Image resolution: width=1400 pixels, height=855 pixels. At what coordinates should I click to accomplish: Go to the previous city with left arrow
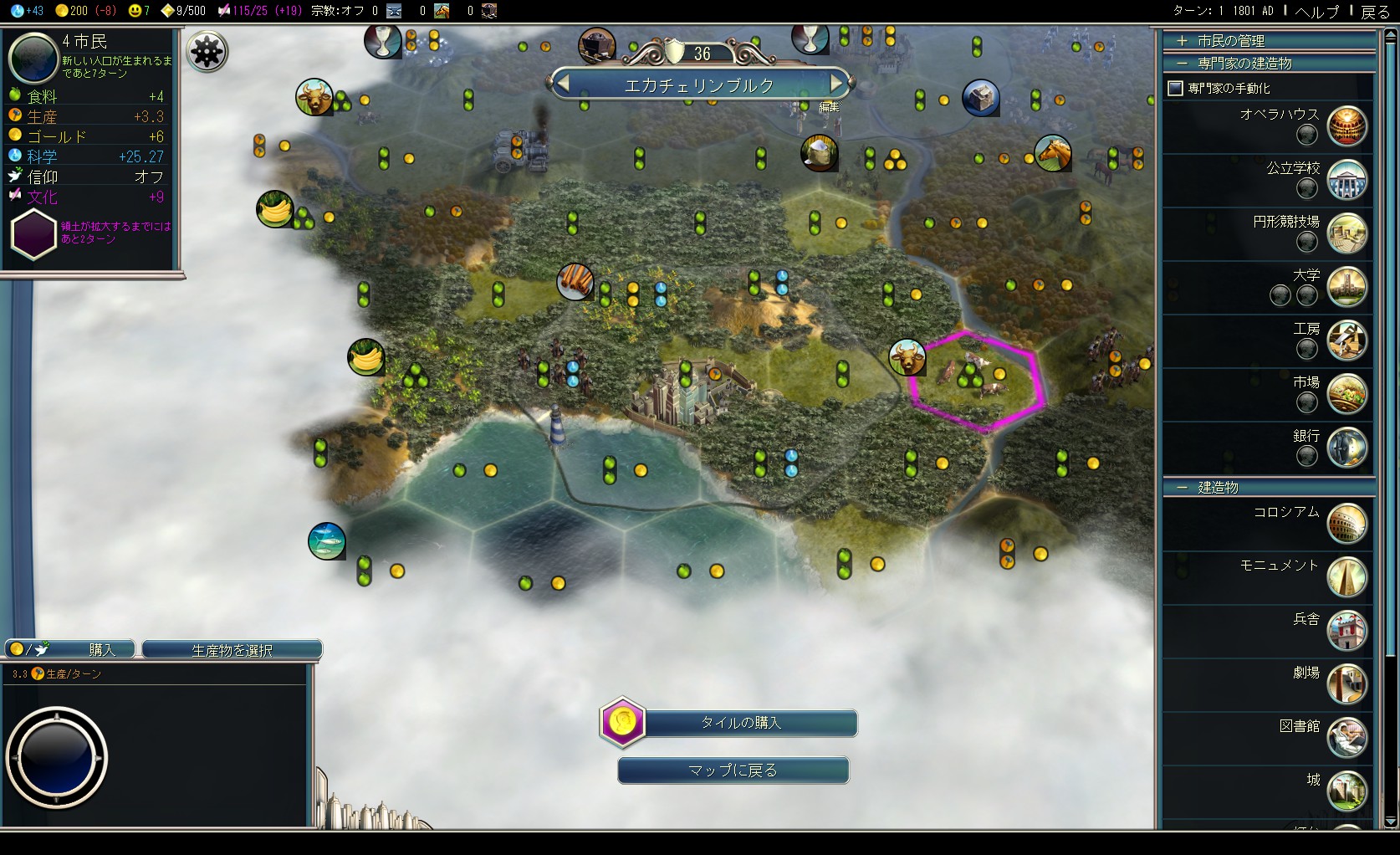point(563,84)
